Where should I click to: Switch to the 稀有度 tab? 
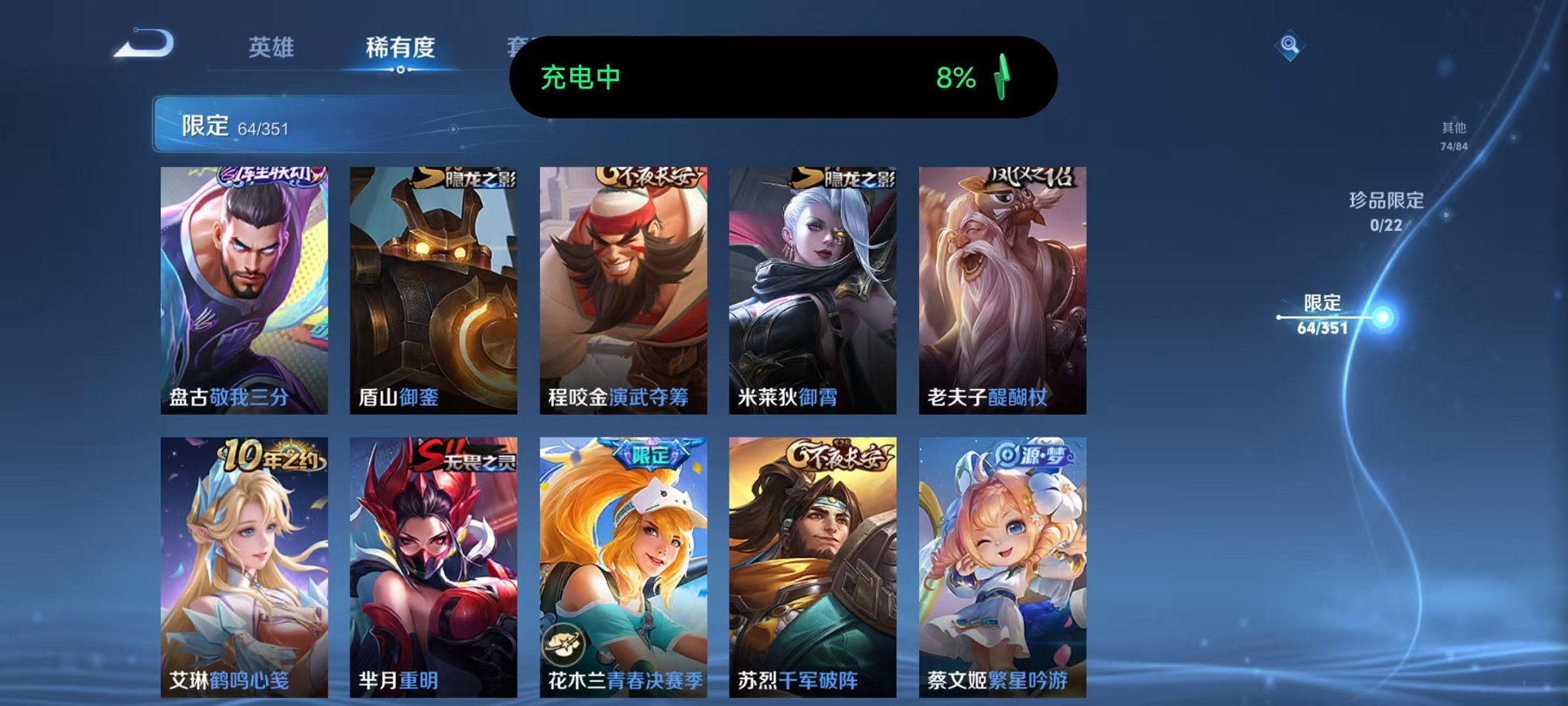(x=399, y=48)
